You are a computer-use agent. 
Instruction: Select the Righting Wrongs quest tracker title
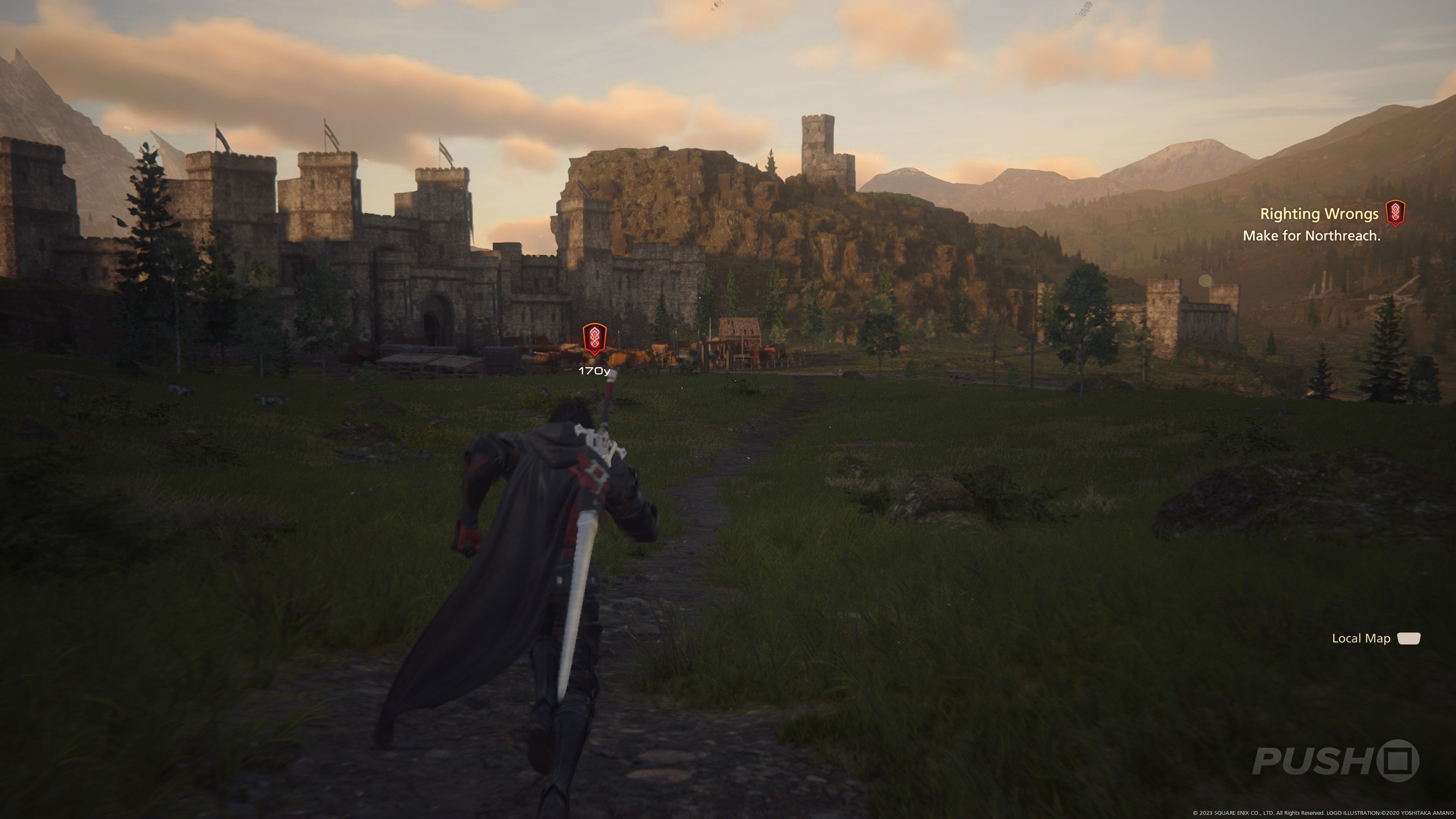click(1319, 213)
